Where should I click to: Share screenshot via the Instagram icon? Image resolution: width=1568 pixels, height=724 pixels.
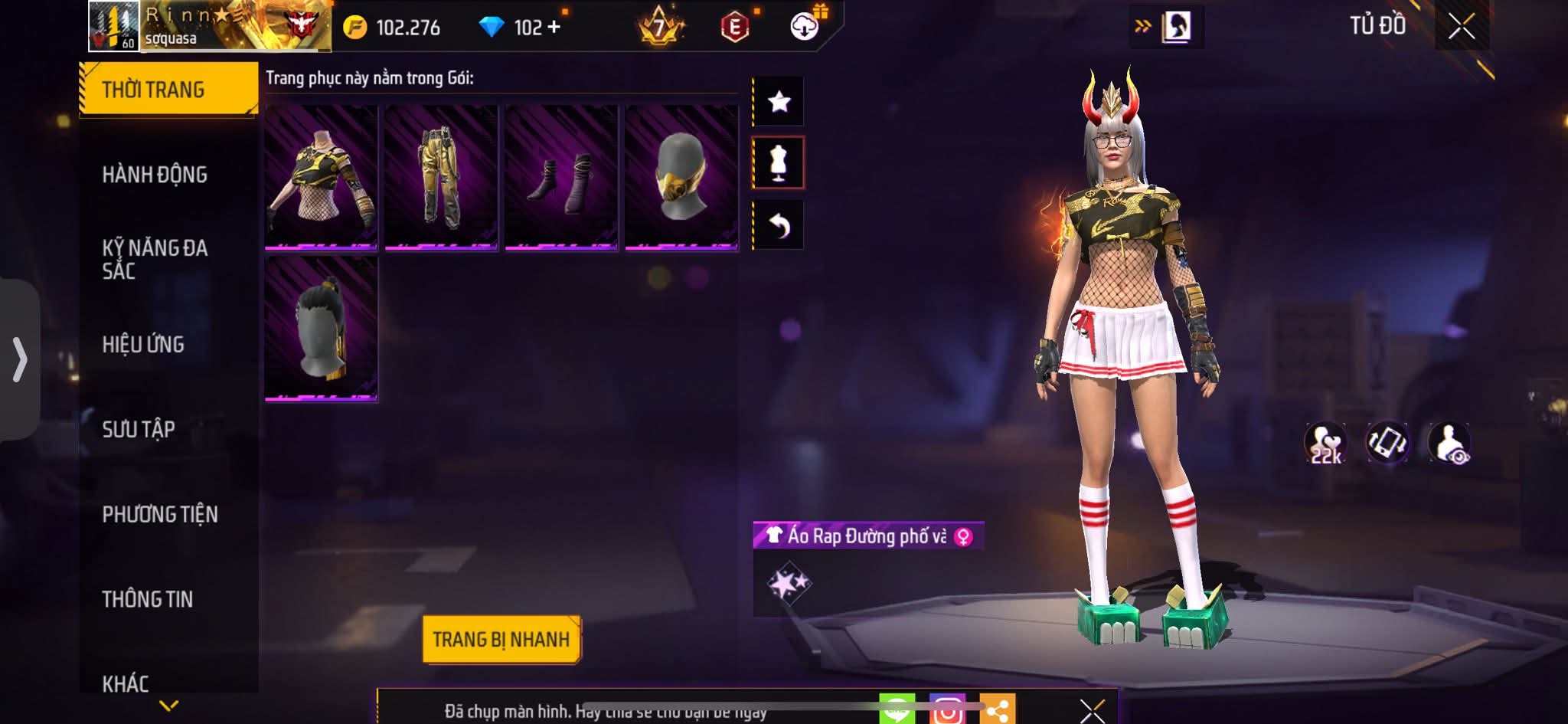point(947,710)
